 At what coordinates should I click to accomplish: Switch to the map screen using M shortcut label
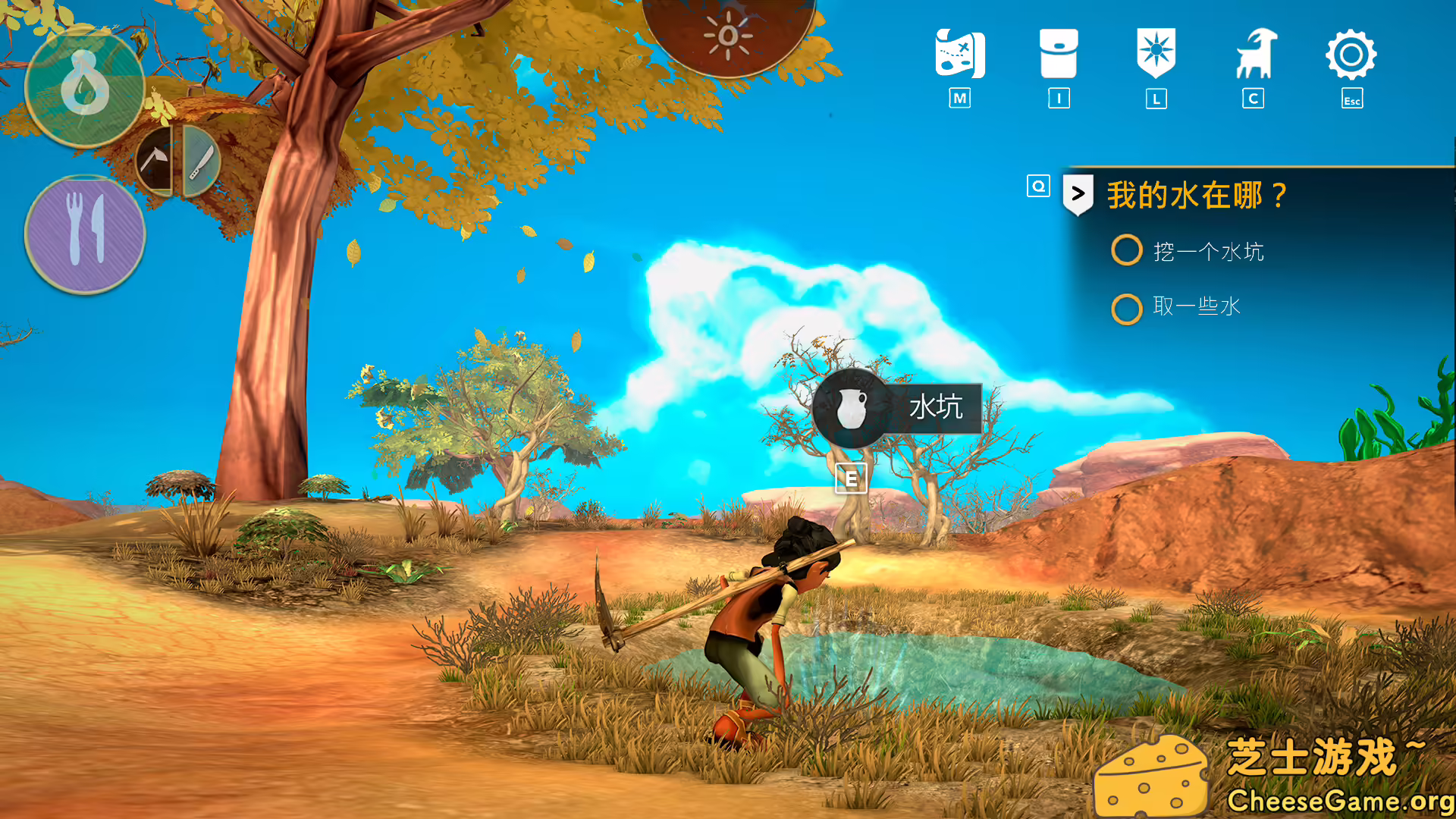coord(960,98)
